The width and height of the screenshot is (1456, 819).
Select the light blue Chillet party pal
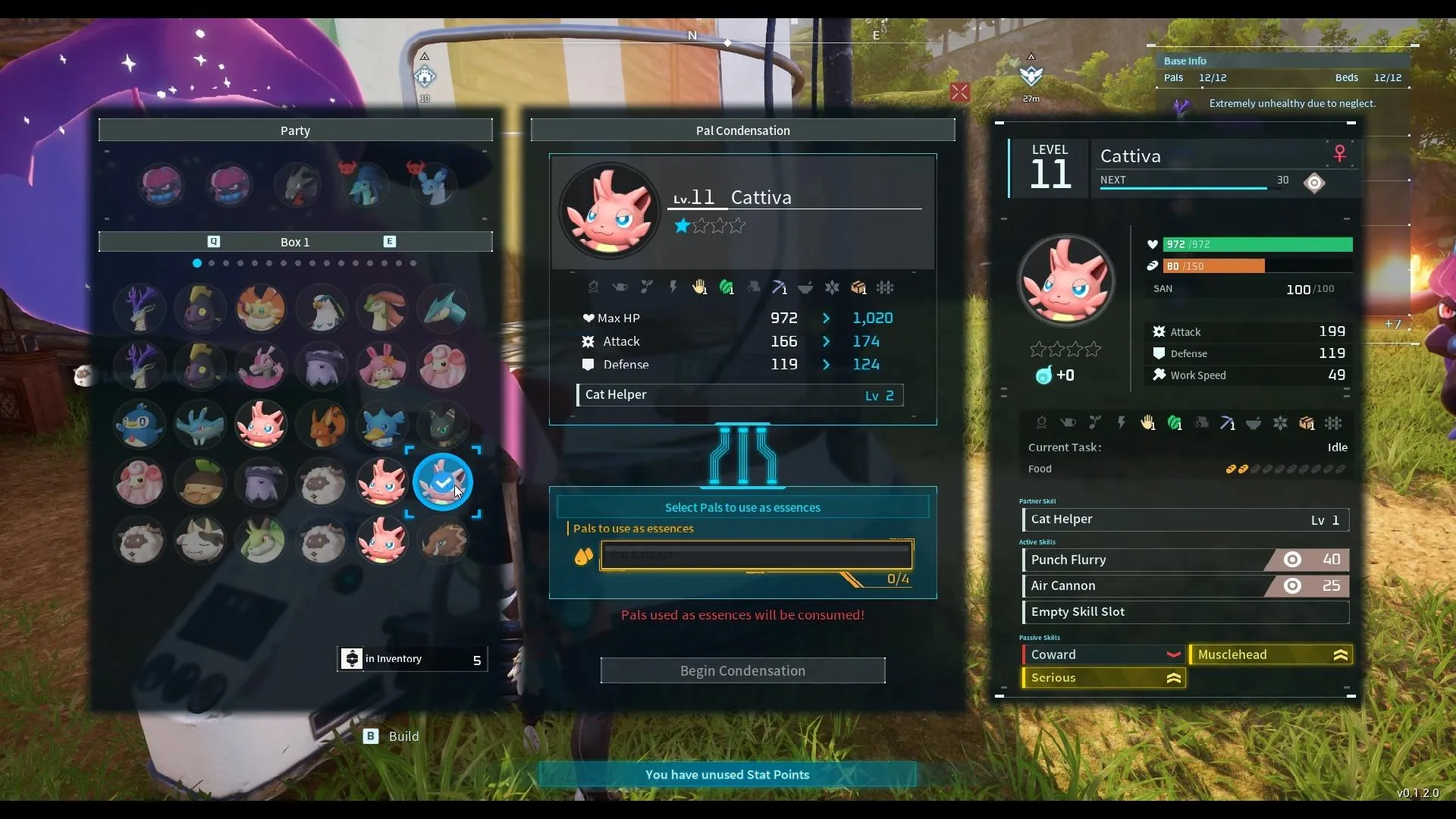[x=434, y=184]
